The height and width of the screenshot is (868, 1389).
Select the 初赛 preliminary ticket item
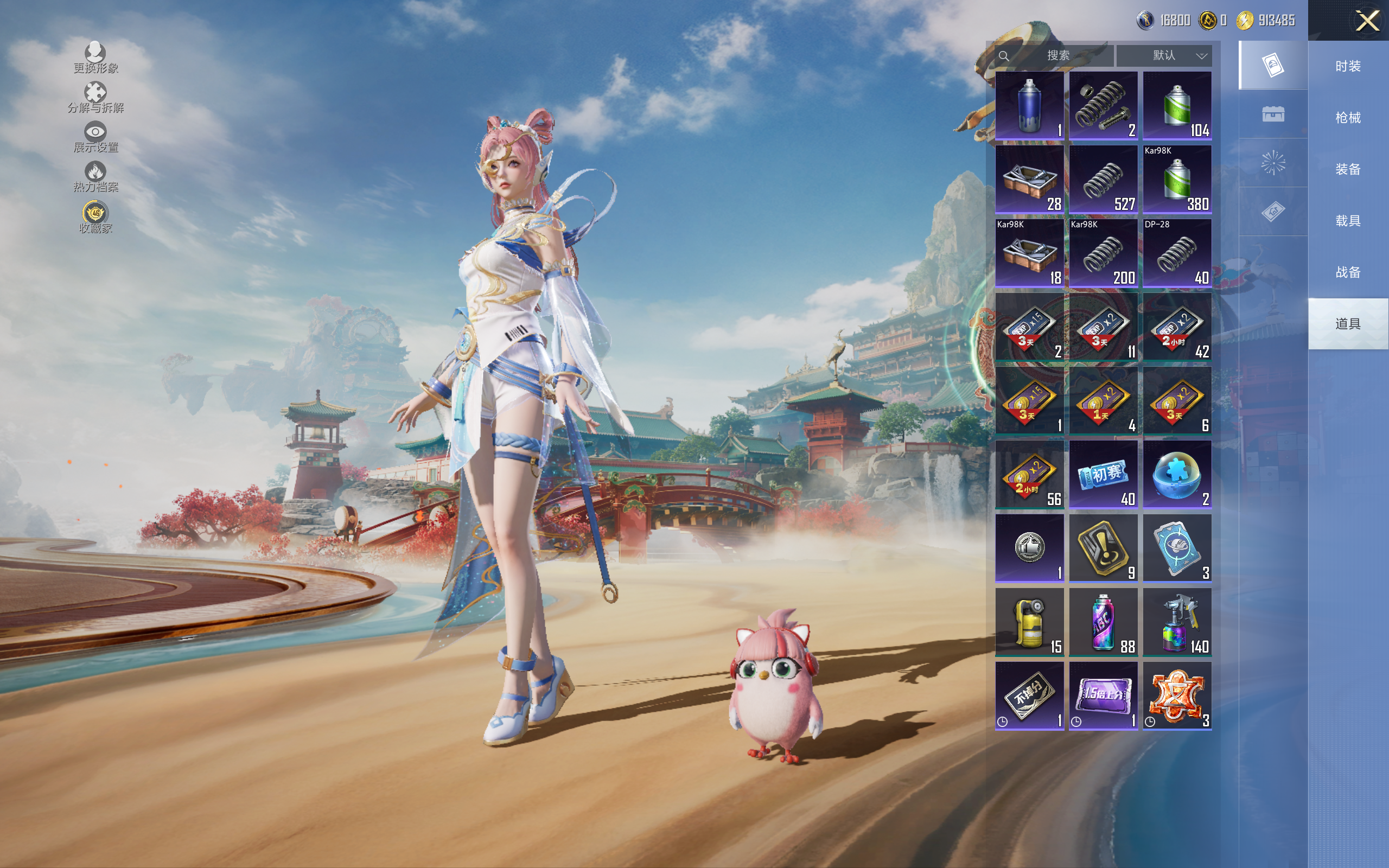coord(1103,475)
